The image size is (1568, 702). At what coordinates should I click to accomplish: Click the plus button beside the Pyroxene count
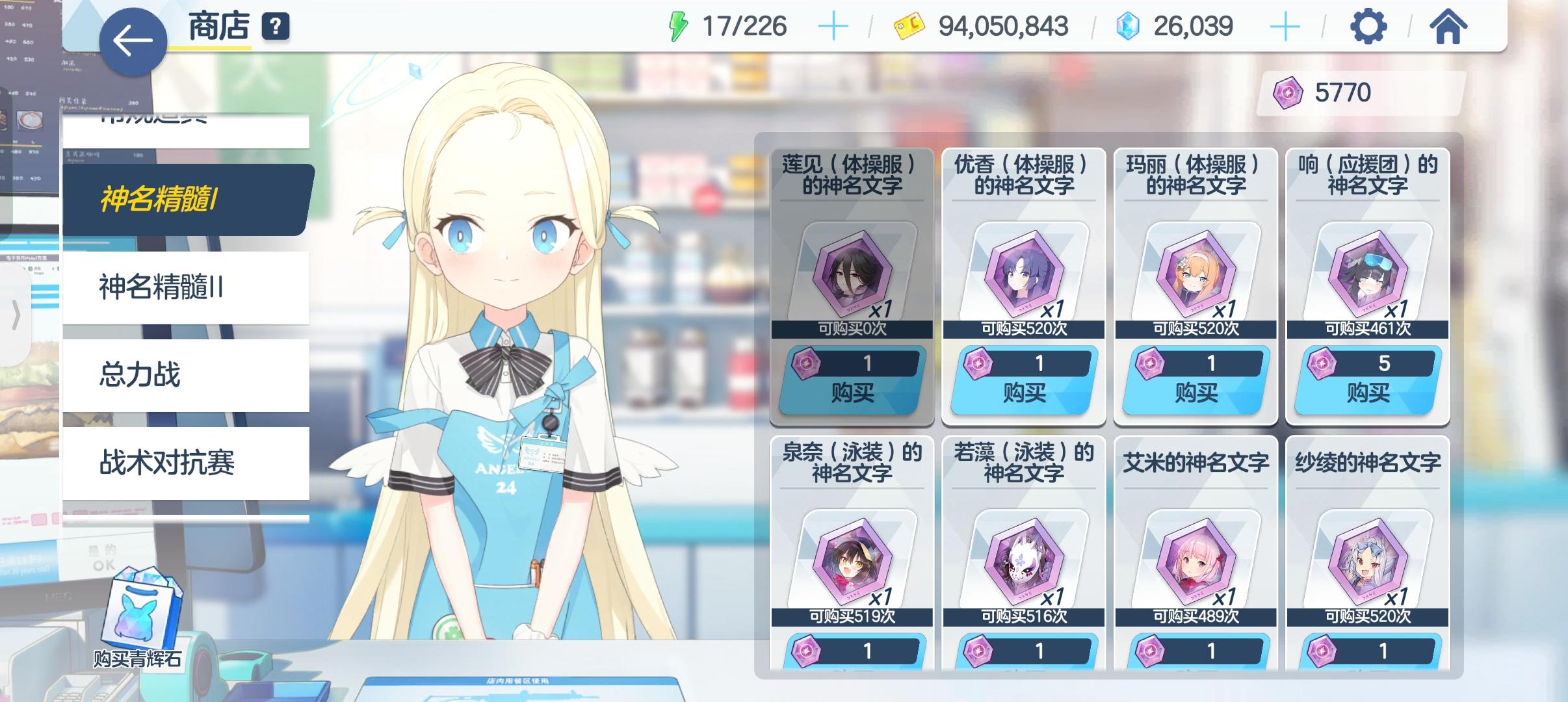click(x=1285, y=27)
